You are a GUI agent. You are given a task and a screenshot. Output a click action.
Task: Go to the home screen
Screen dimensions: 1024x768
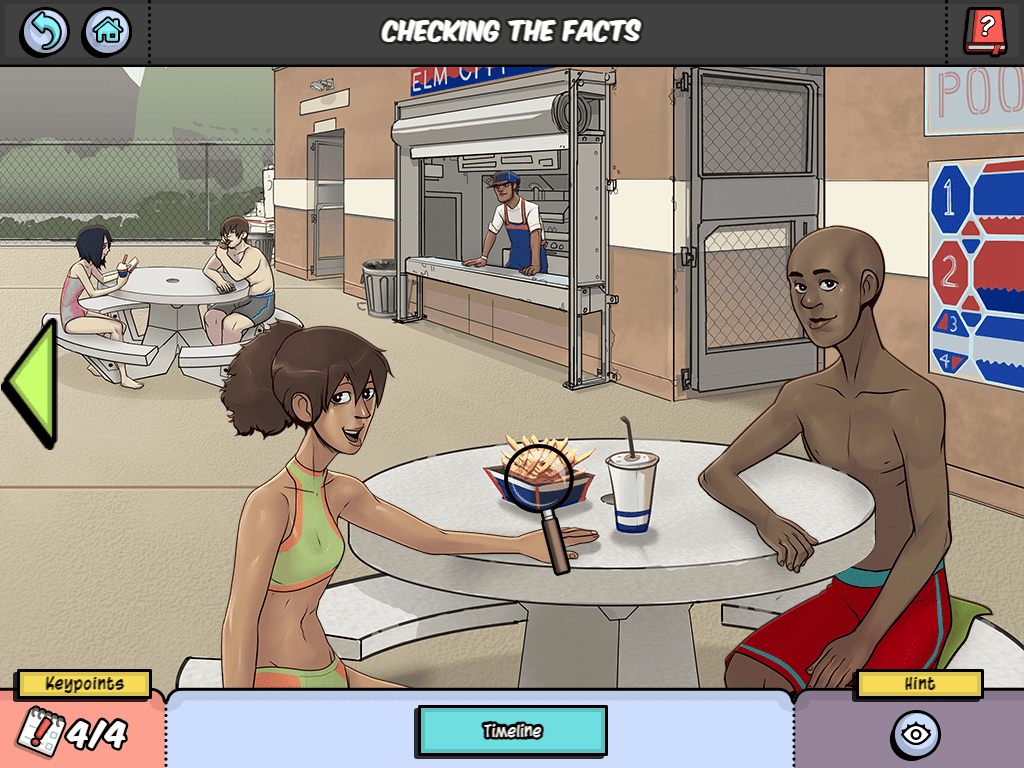tap(106, 32)
